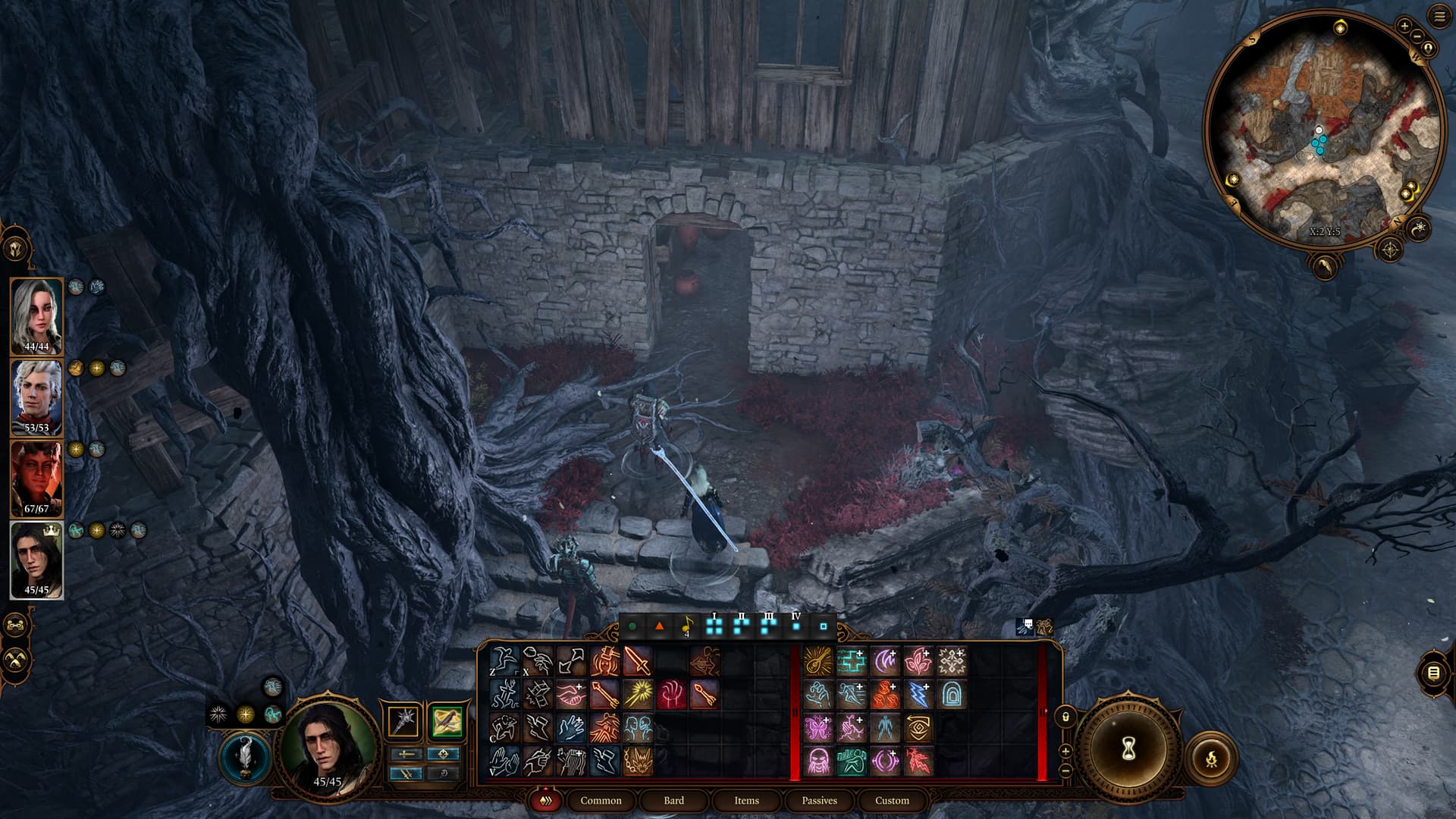Open the Bard hotbar tab
The height and width of the screenshot is (819, 1456).
pos(673,800)
